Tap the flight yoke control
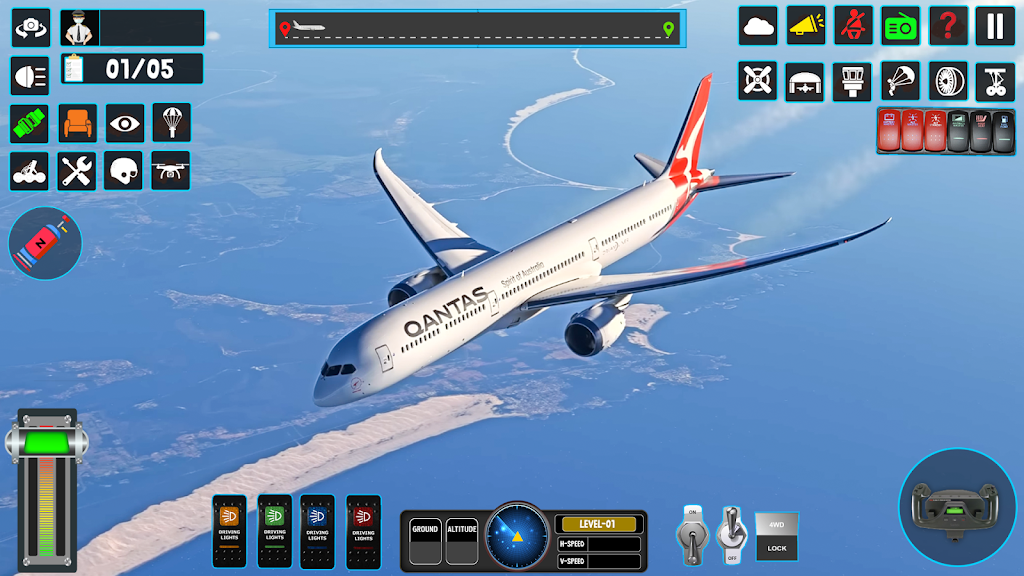The width and height of the screenshot is (1024, 576). [x=957, y=507]
